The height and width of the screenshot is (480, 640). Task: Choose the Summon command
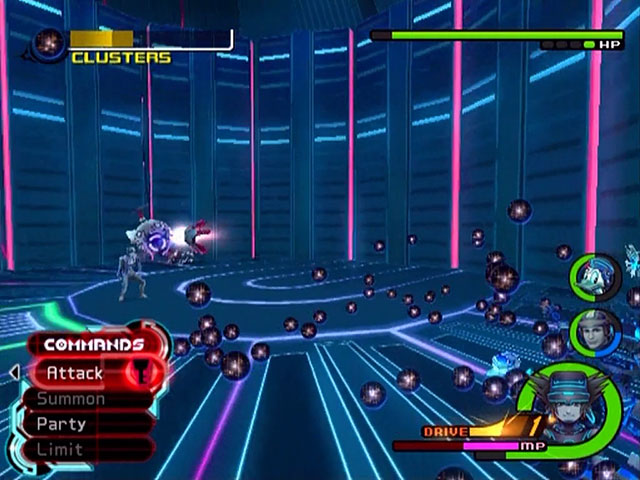[x=72, y=399]
